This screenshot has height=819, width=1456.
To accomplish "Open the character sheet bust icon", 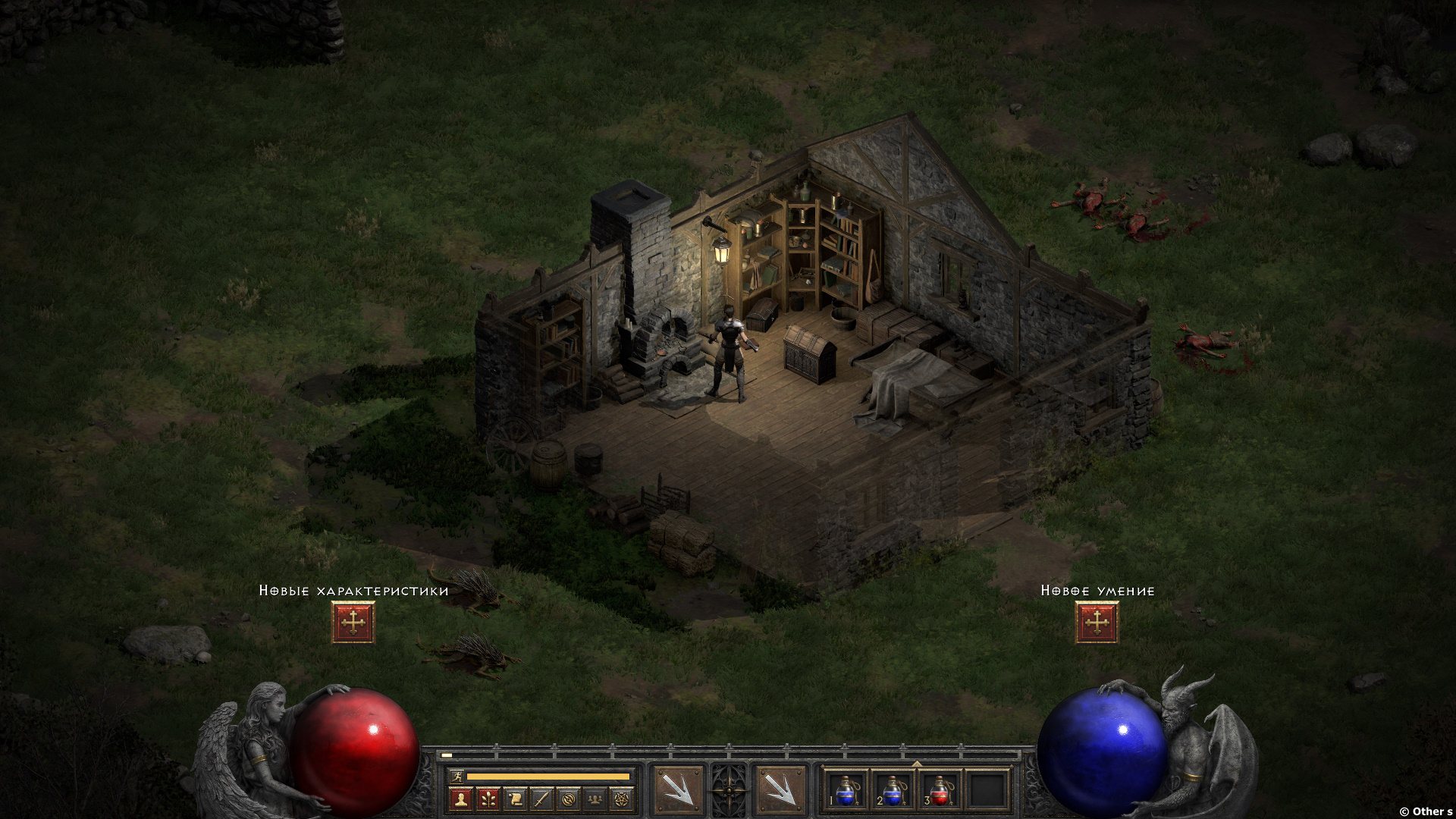I will [x=461, y=799].
